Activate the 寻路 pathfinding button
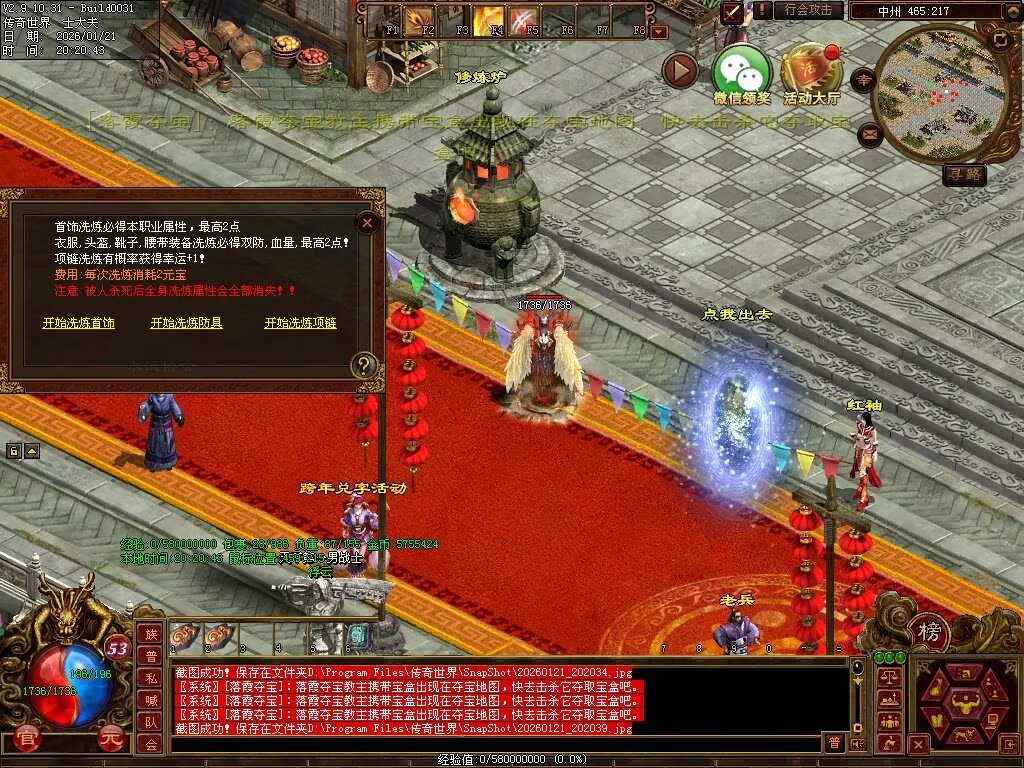The height and width of the screenshot is (768, 1024). [964, 175]
